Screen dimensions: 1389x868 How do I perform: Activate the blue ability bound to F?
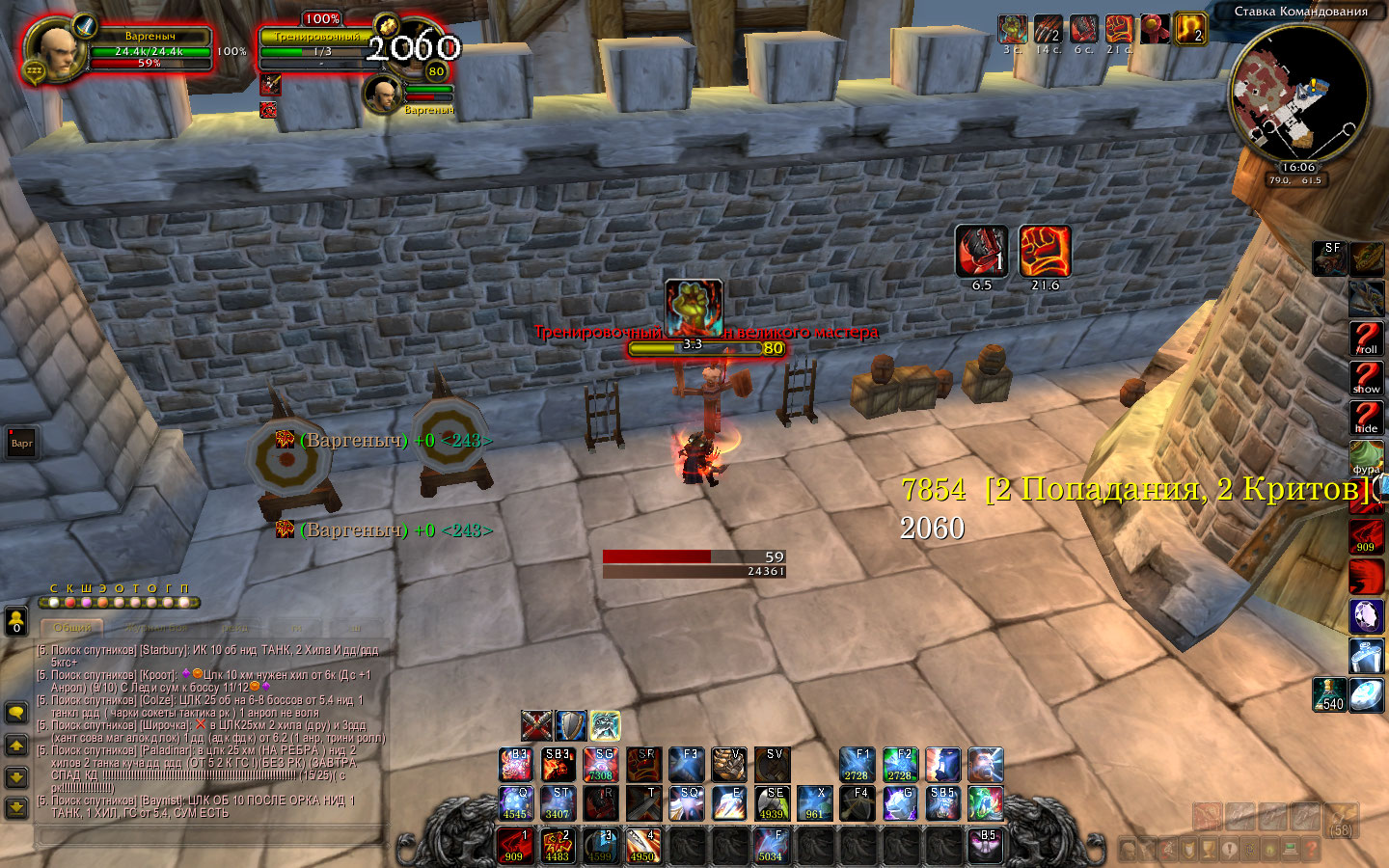pyautogui.click(x=771, y=846)
